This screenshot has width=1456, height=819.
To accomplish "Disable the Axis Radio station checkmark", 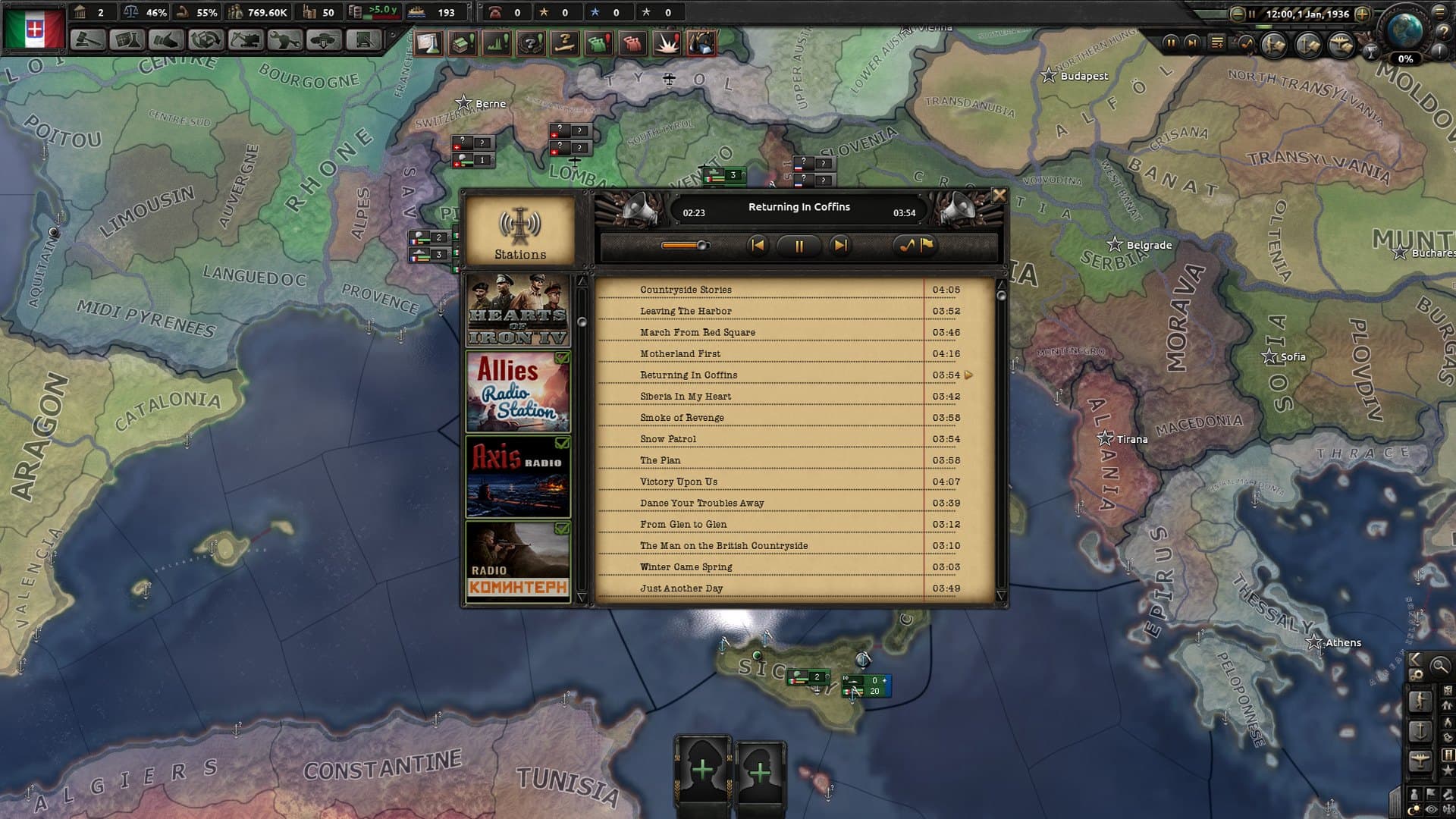I will pos(562,444).
